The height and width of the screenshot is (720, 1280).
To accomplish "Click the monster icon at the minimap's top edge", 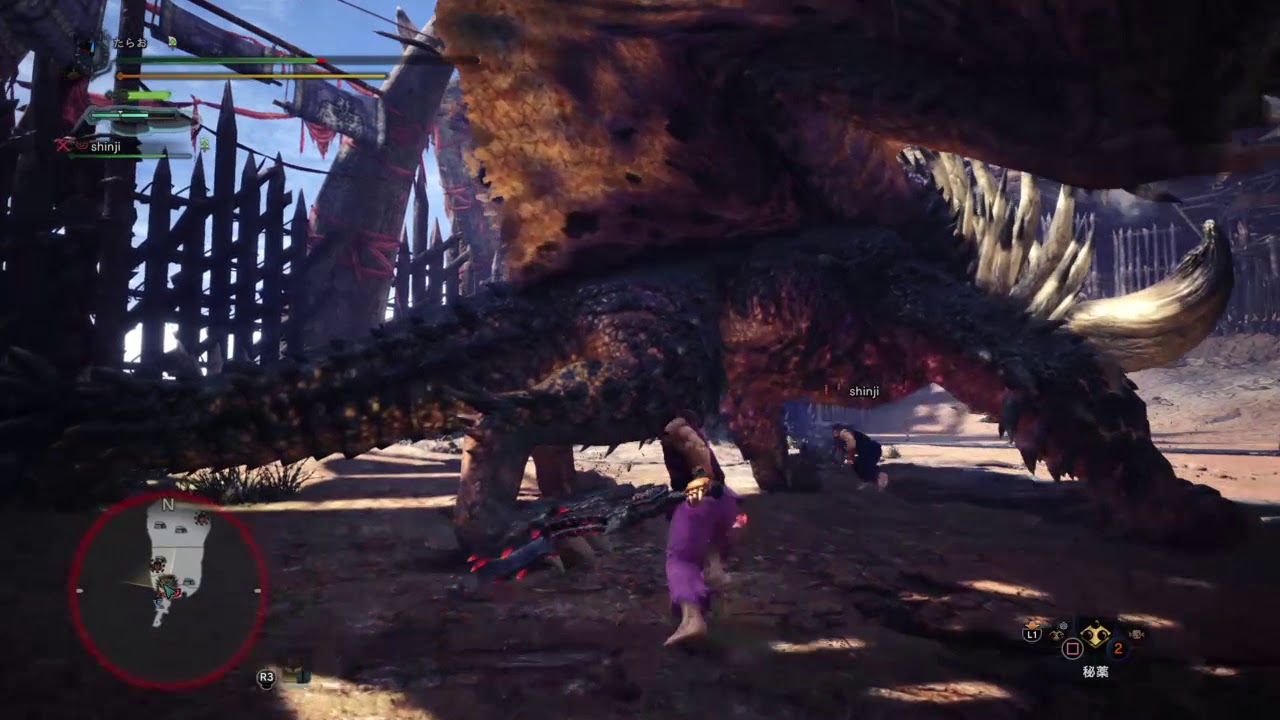I will coord(199,517).
